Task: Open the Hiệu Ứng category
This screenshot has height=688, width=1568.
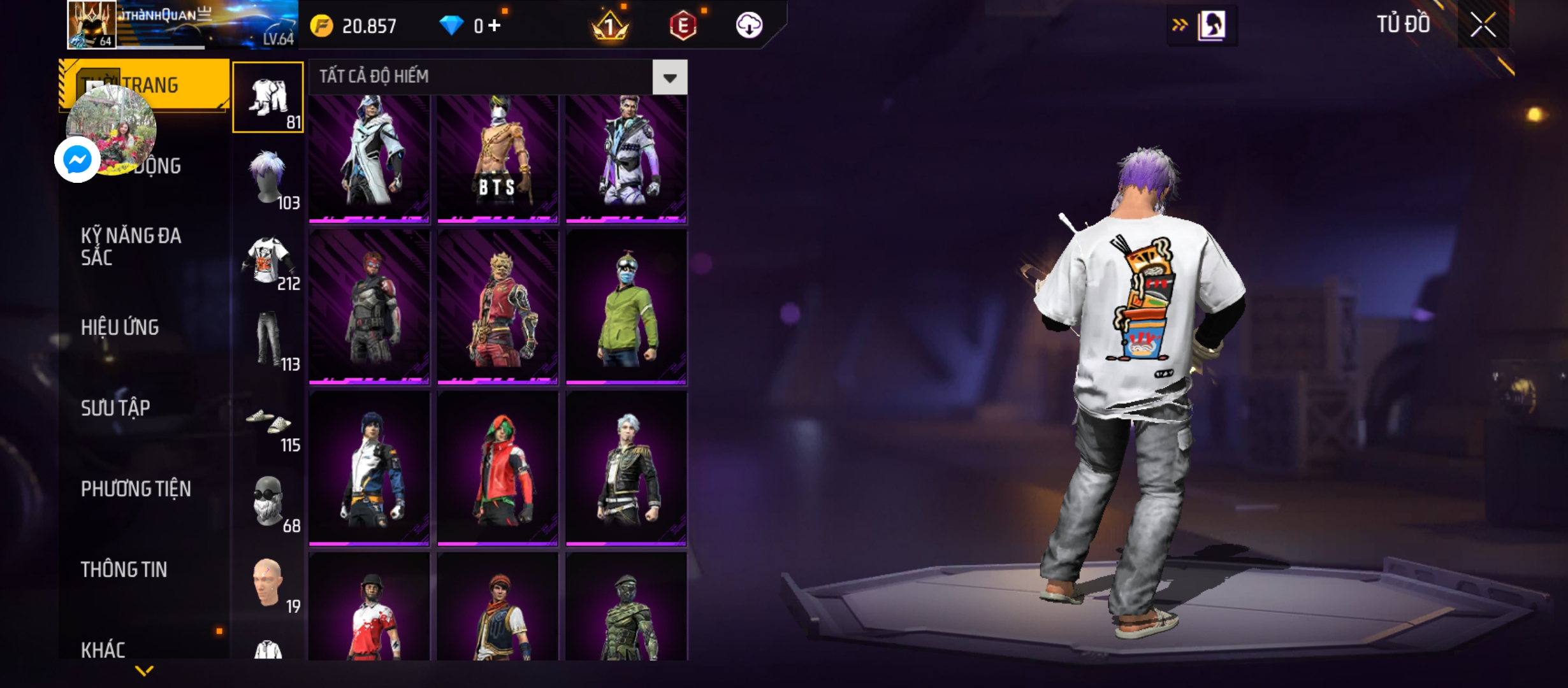Action: 120,327
